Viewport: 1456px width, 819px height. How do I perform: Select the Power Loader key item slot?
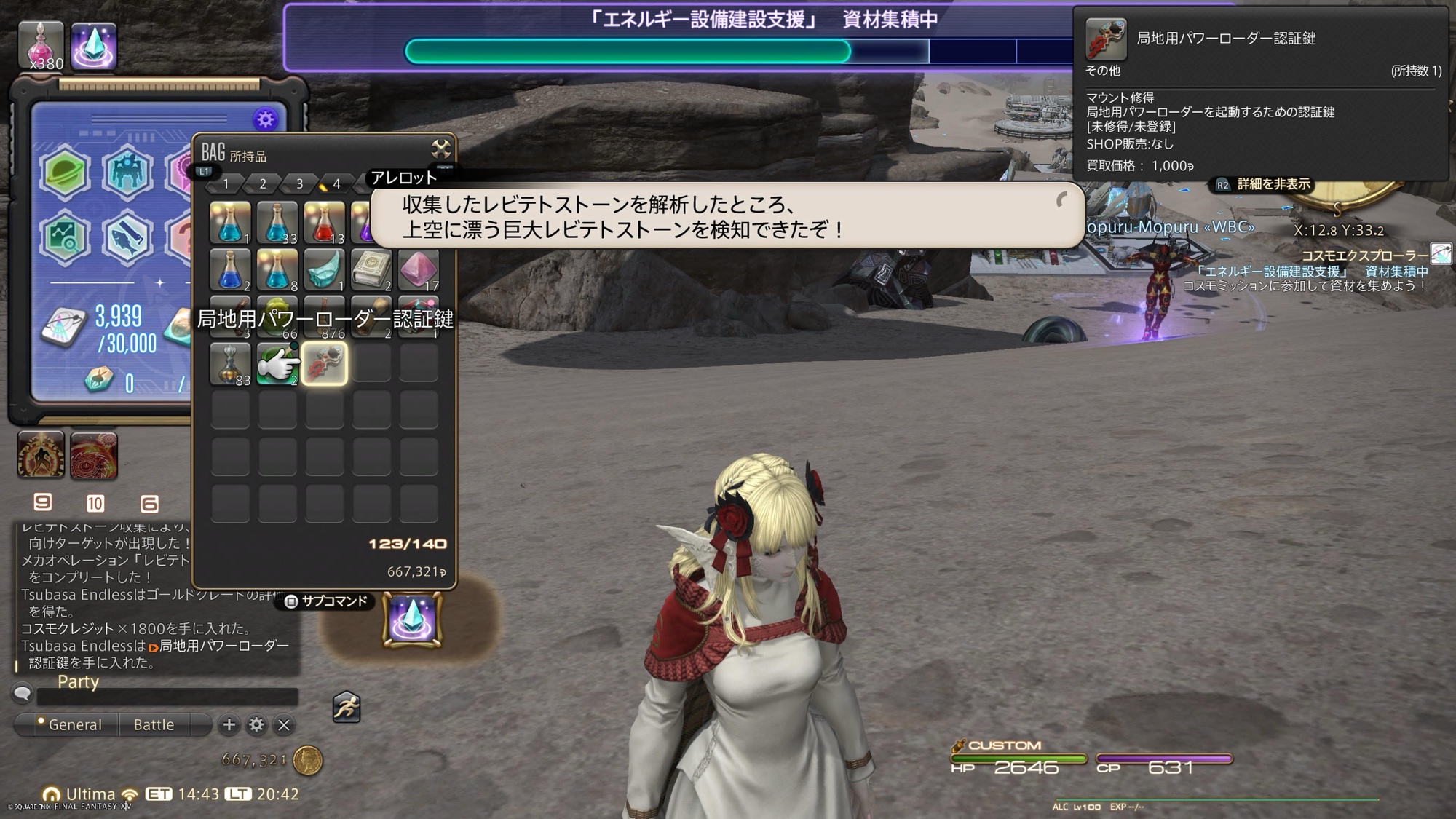tap(325, 363)
